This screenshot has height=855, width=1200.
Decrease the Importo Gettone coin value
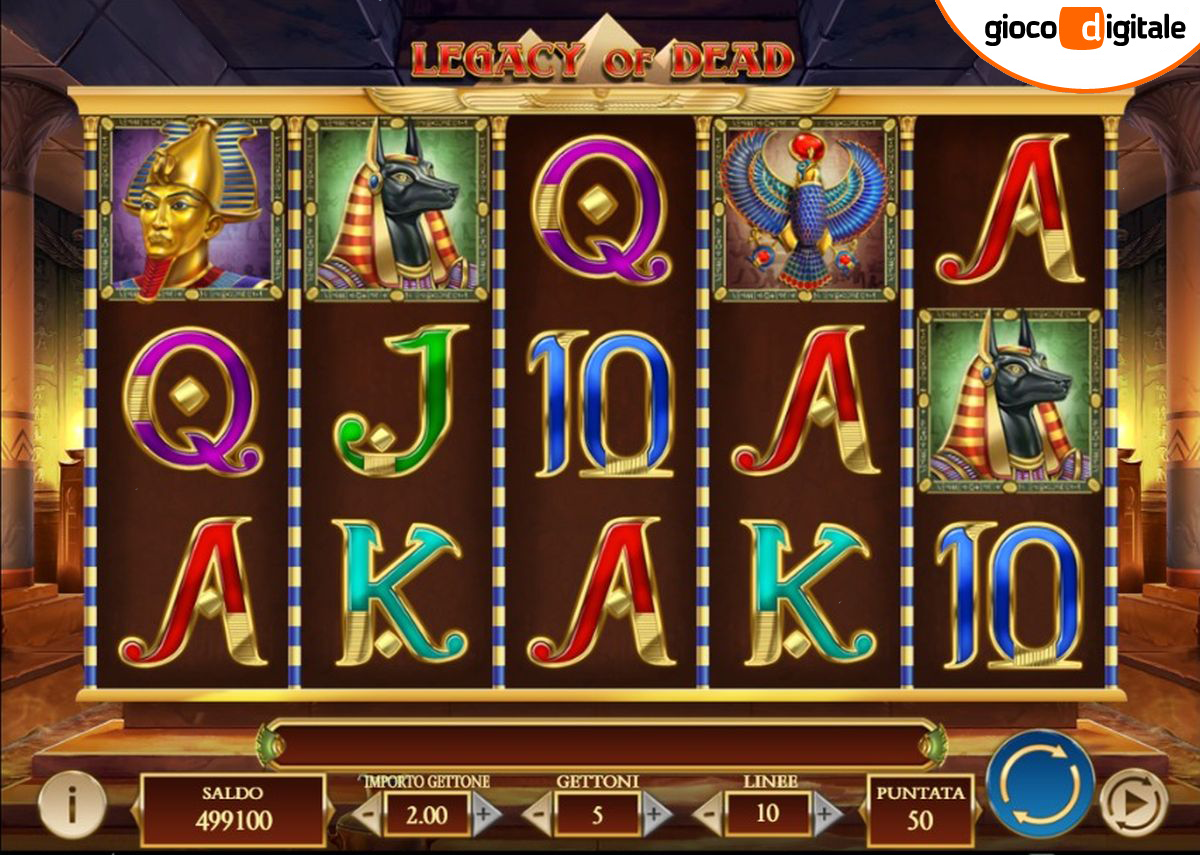367,816
